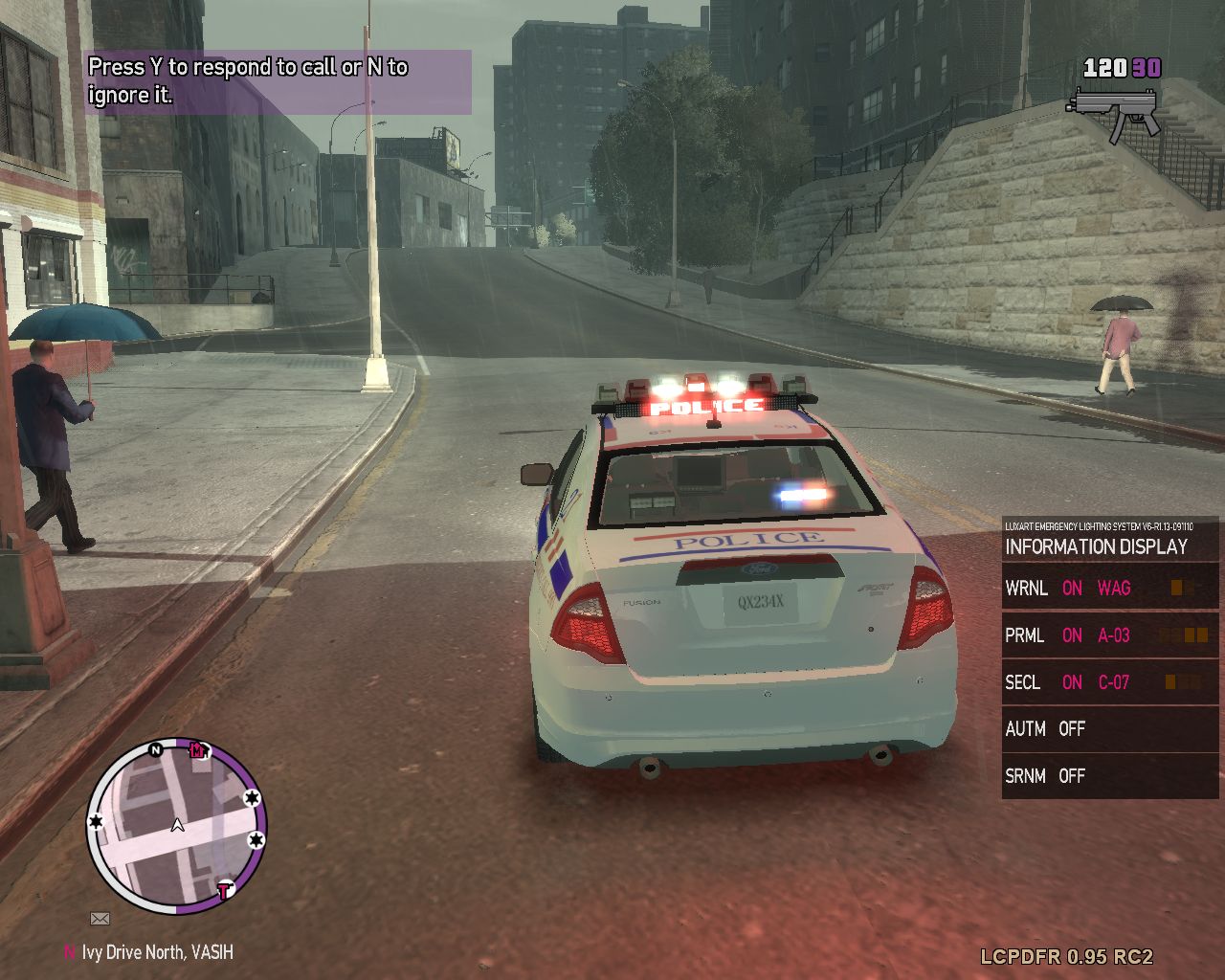Click the safehouse M marker on the minimap

pyautogui.click(x=197, y=749)
